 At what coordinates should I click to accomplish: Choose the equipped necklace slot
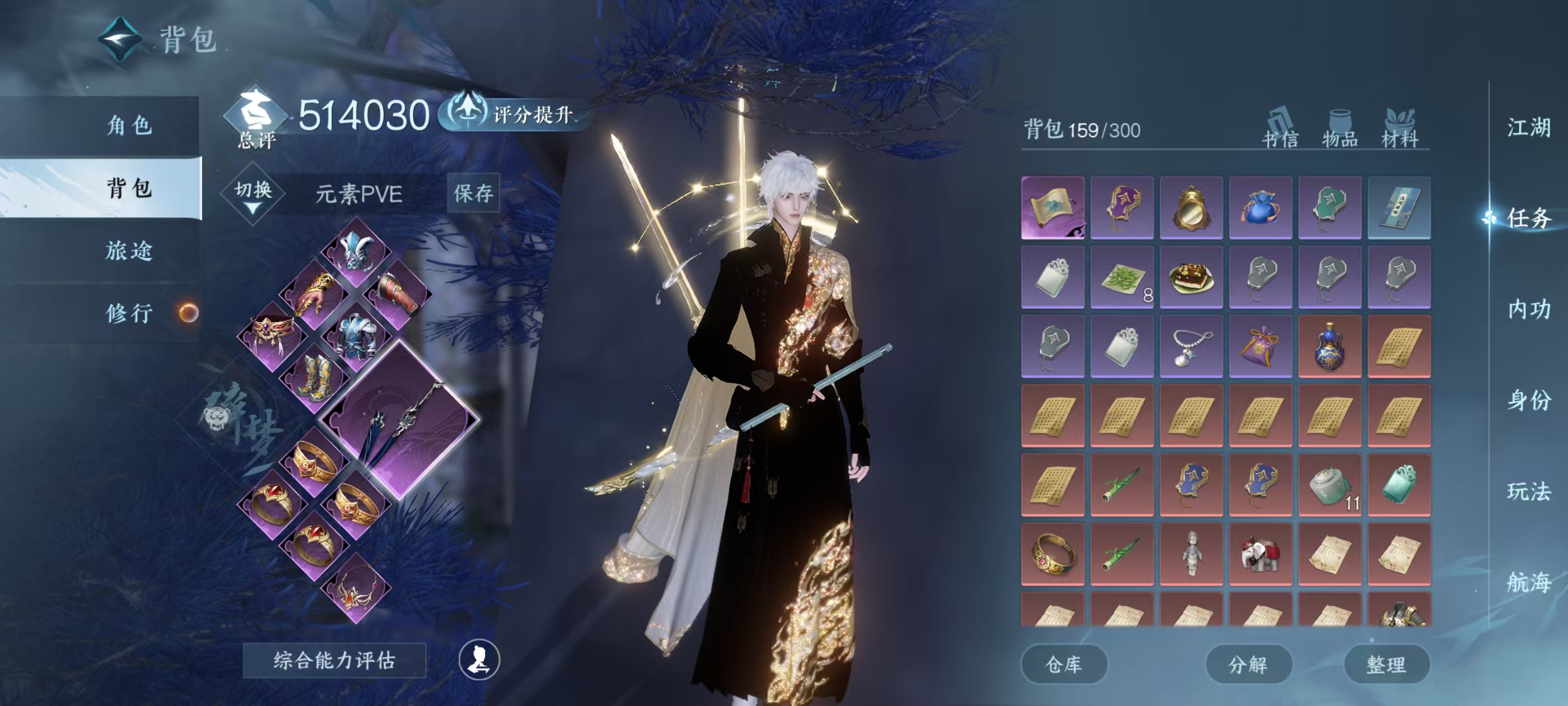[357, 589]
